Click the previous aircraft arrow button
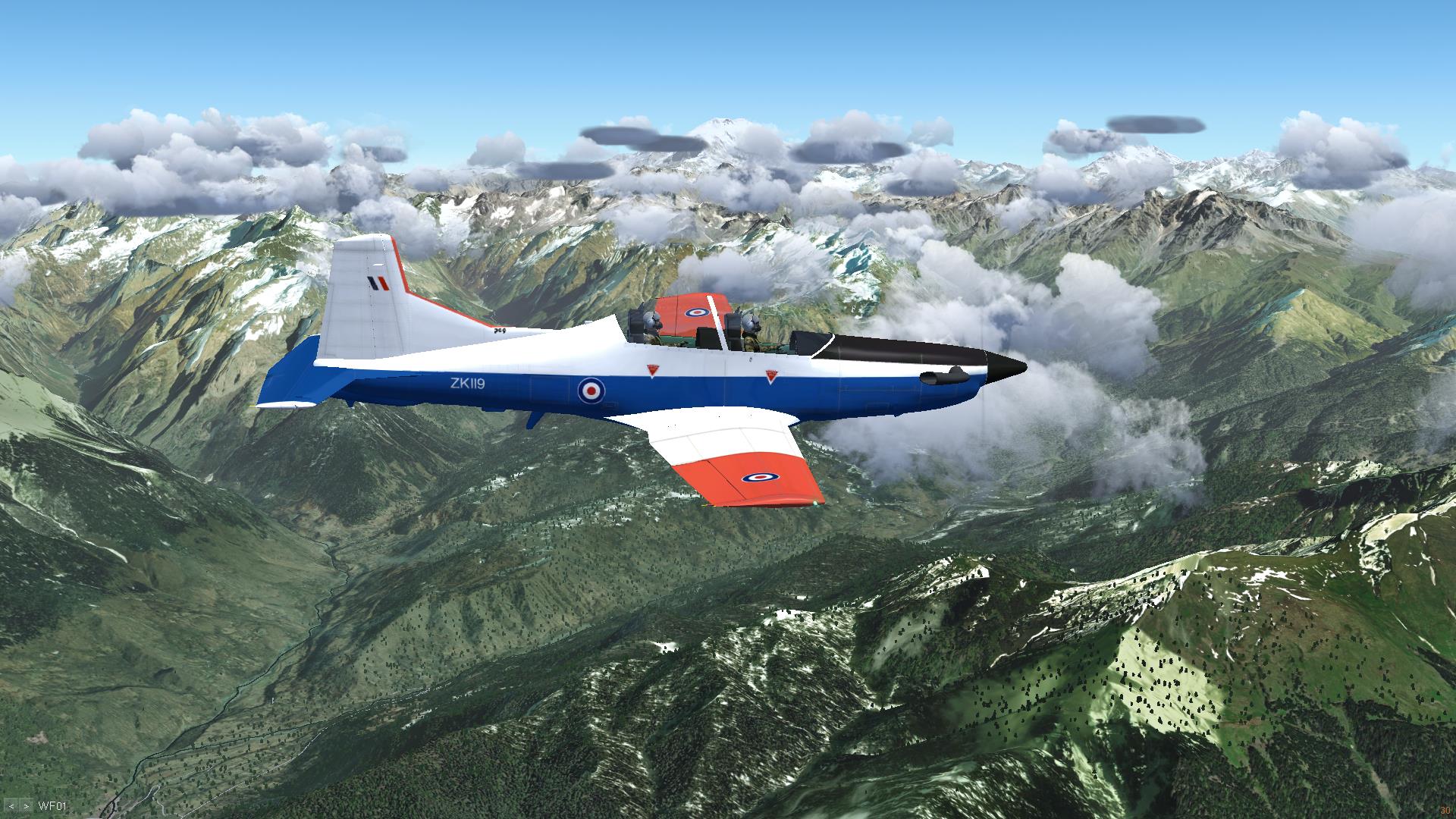Screen dimensions: 1456x819 point(11,806)
